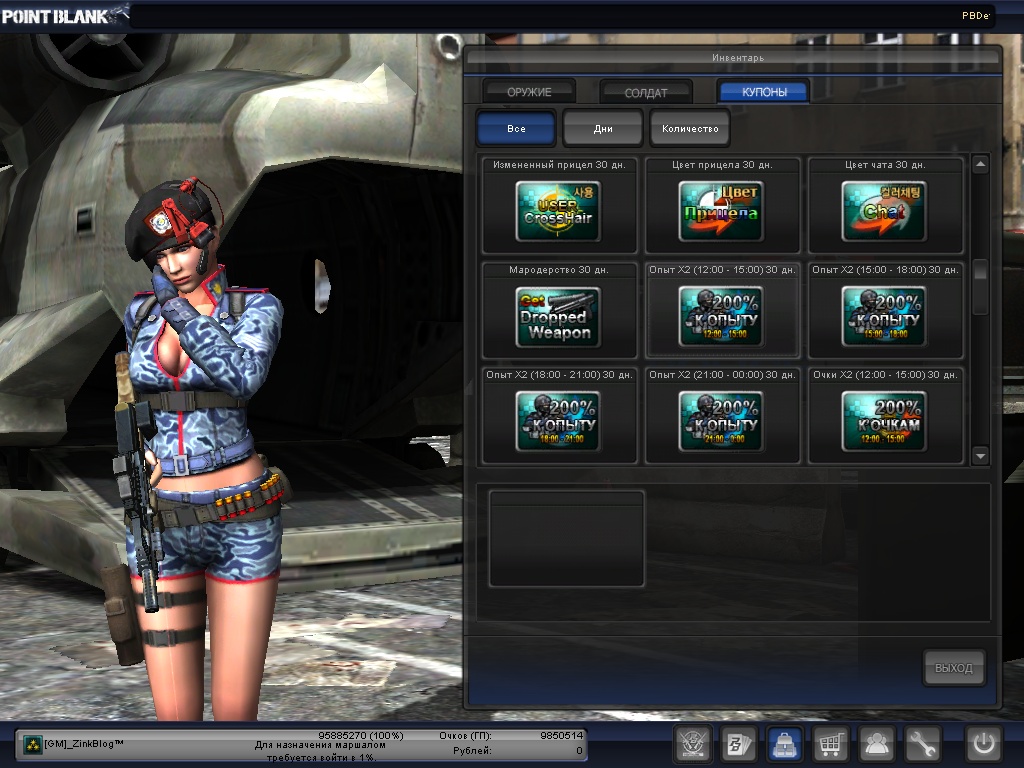The width and height of the screenshot is (1024, 768).
Task: Click the power exit icon
Action: 983,744
